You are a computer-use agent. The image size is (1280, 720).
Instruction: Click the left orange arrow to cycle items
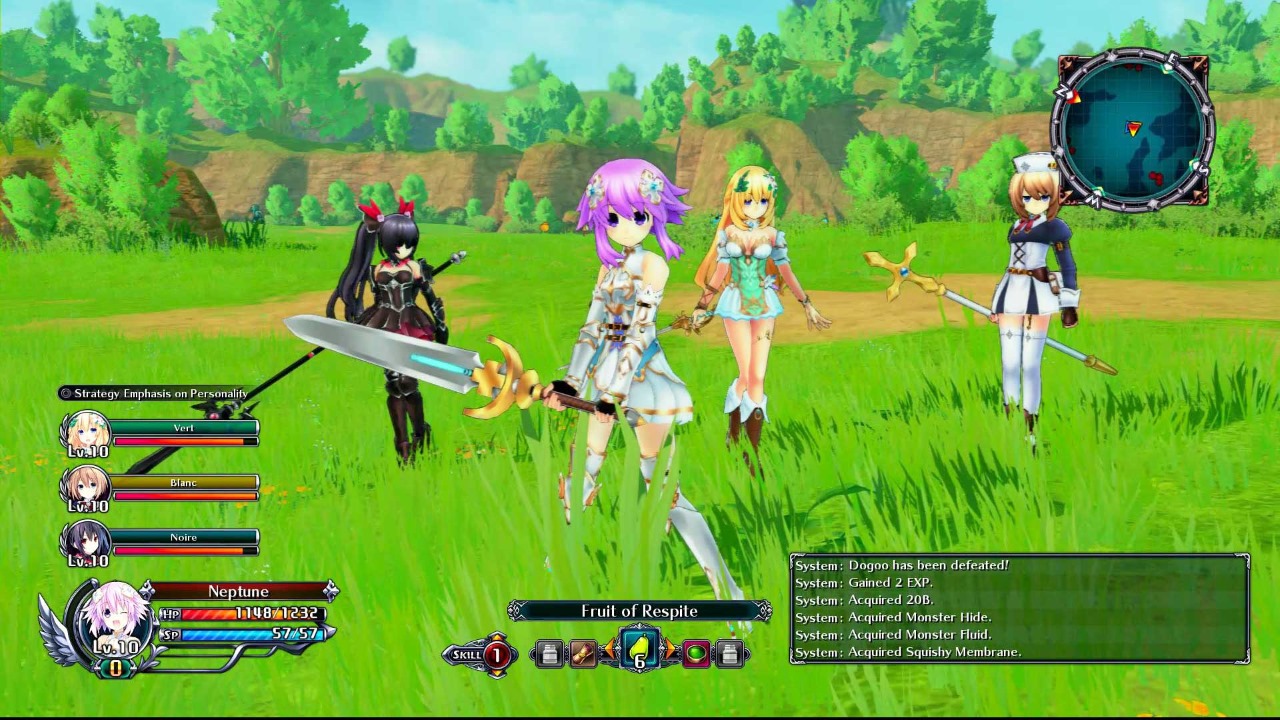[610, 649]
